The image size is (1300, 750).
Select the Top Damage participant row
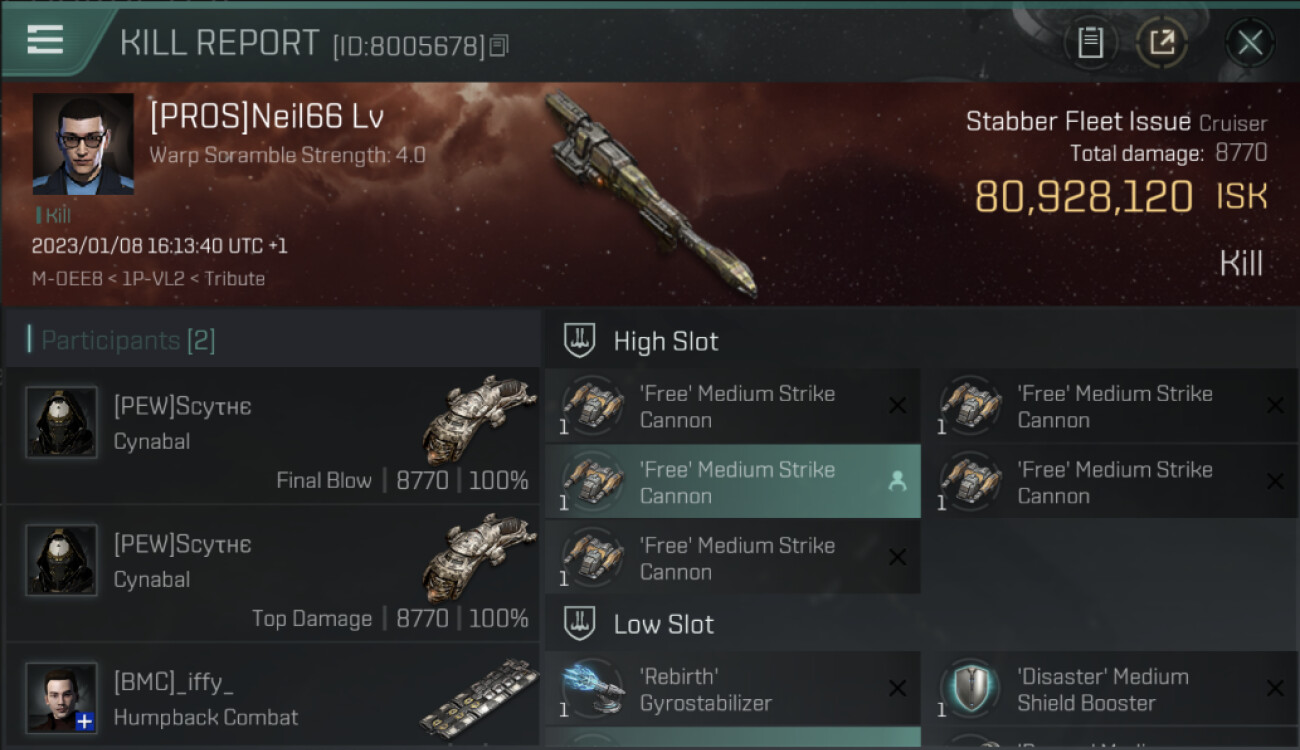click(272, 574)
